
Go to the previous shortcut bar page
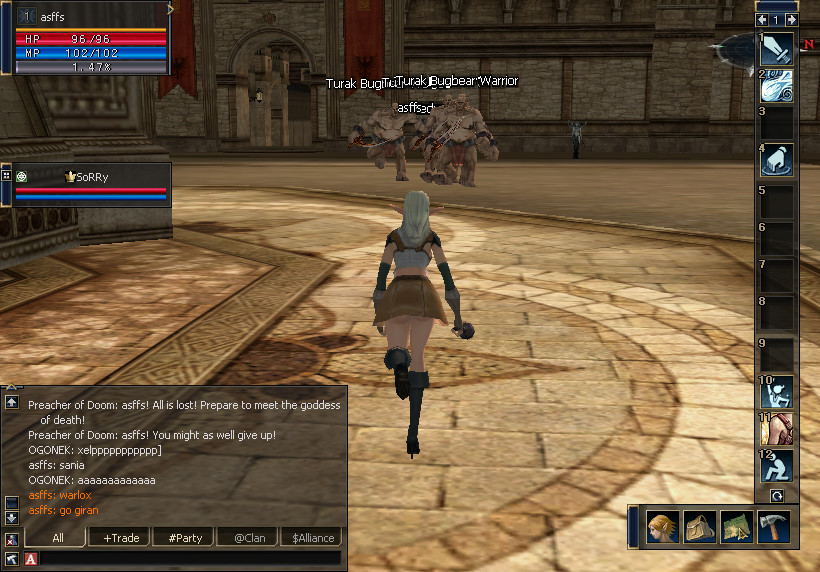tap(763, 19)
